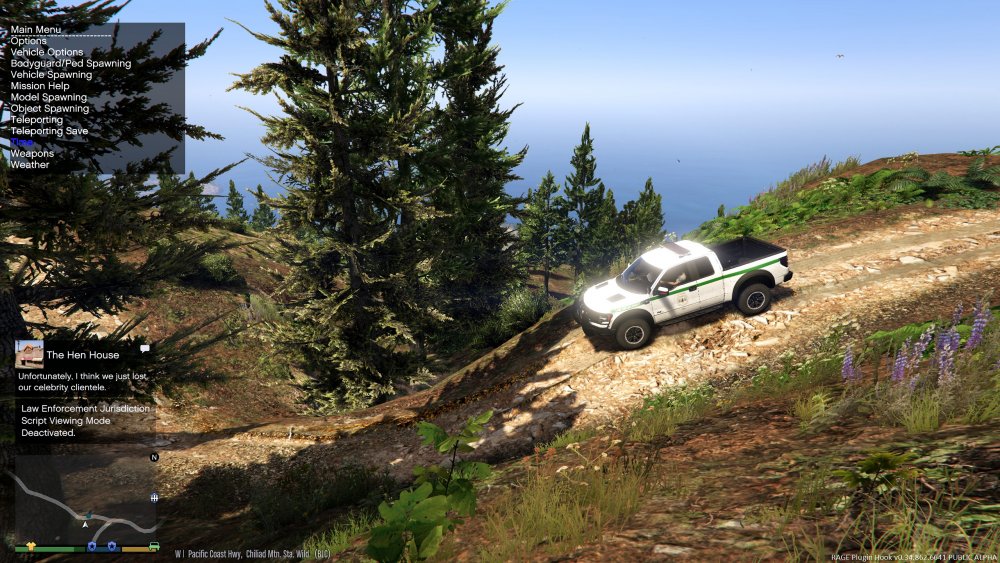Select Vehicle Options in the trainer menu
This screenshot has width=1000, height=563.
pyautogui.click(x=47, y=52)
